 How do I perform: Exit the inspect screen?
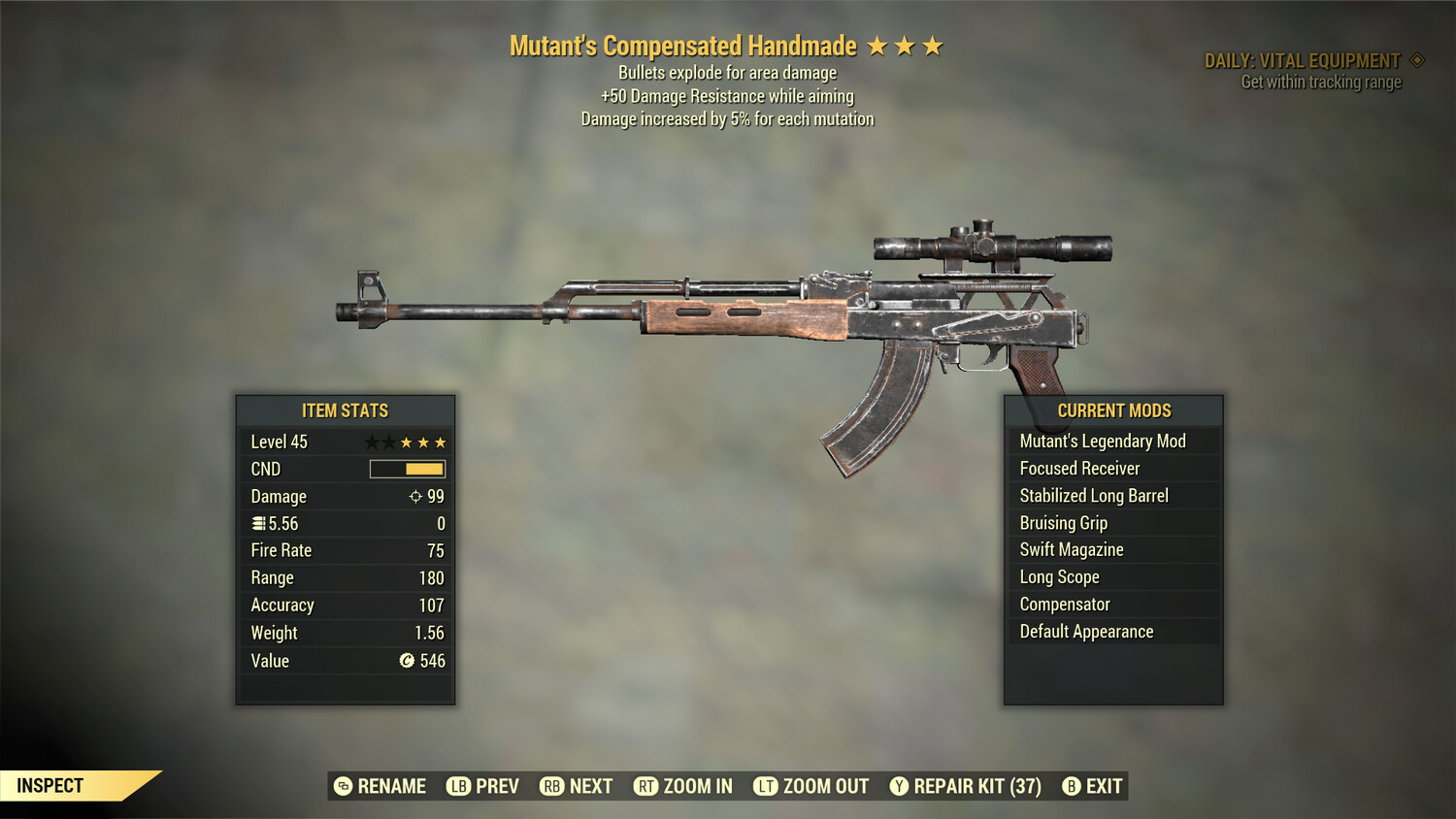[1093, 786]
